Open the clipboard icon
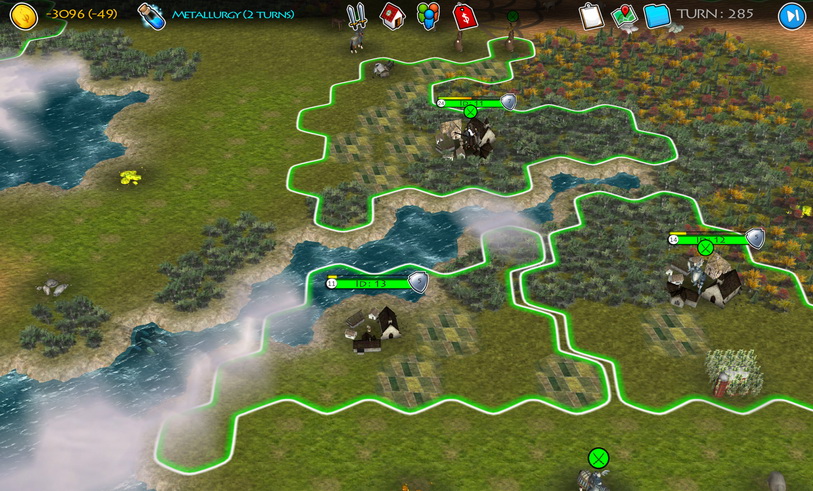This screenshot has width=813, height=491. click(591, 16)
